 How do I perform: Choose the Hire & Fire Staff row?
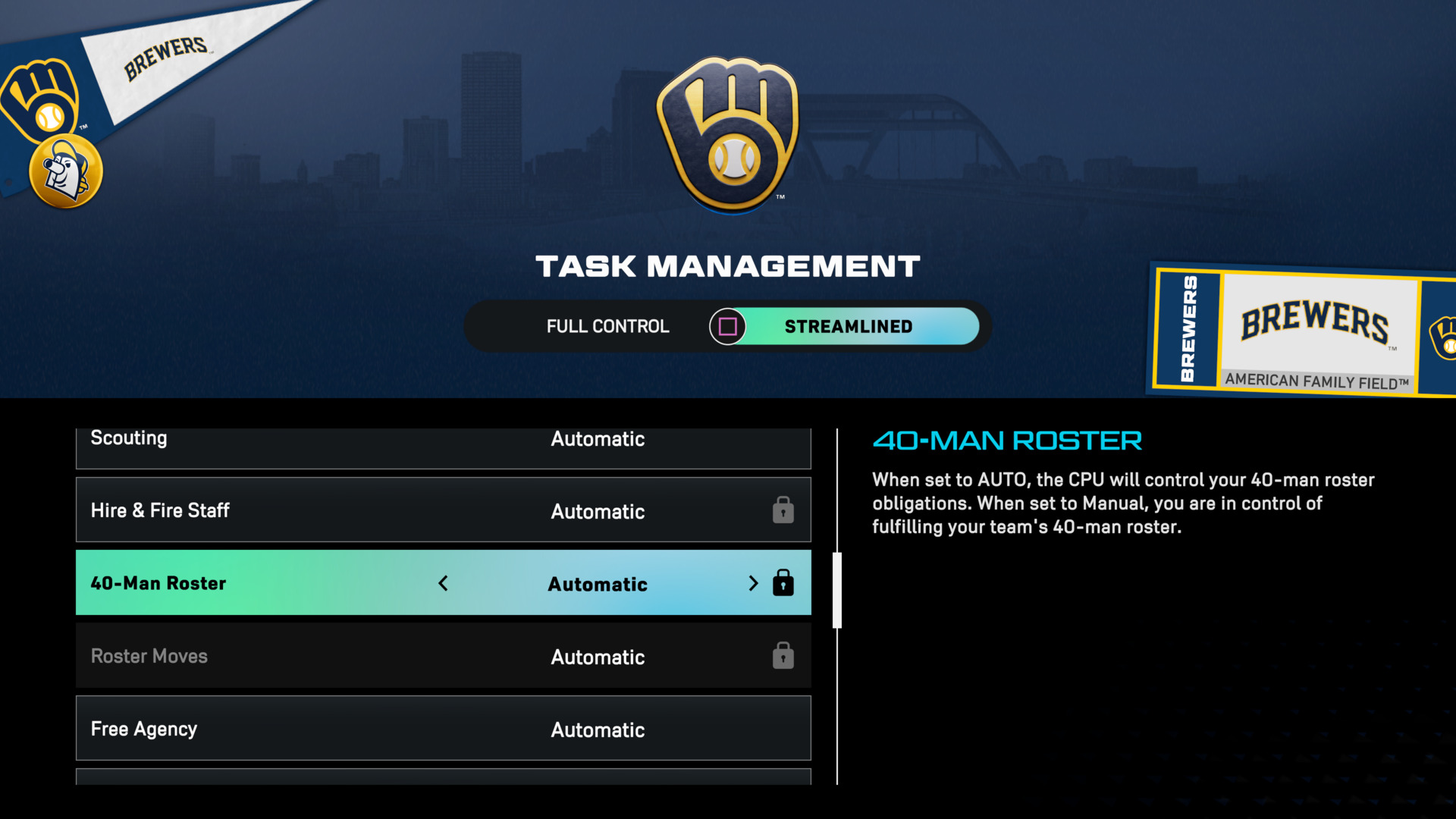(443, 510)
